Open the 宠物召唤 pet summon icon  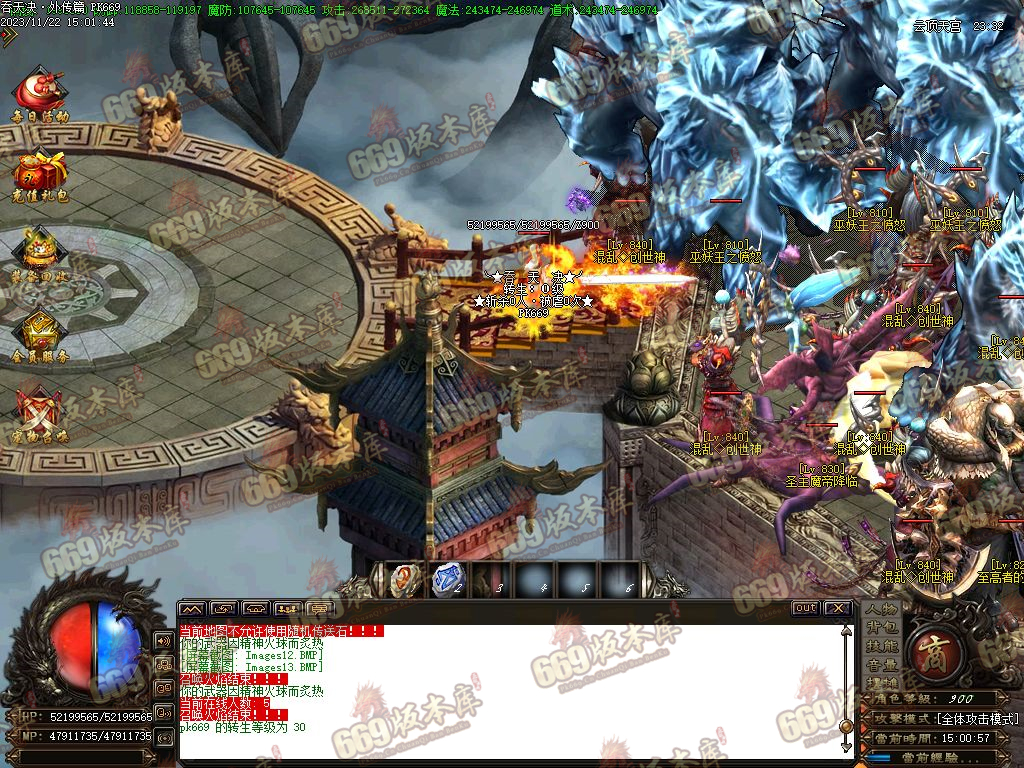coord(39,413)
